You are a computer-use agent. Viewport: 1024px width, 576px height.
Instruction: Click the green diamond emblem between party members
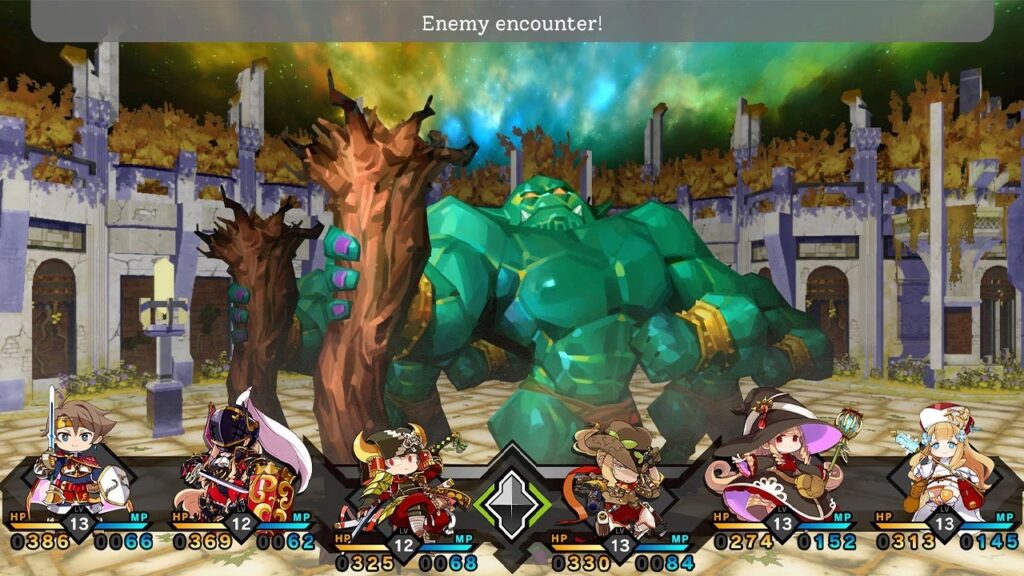tap(512, 498)
